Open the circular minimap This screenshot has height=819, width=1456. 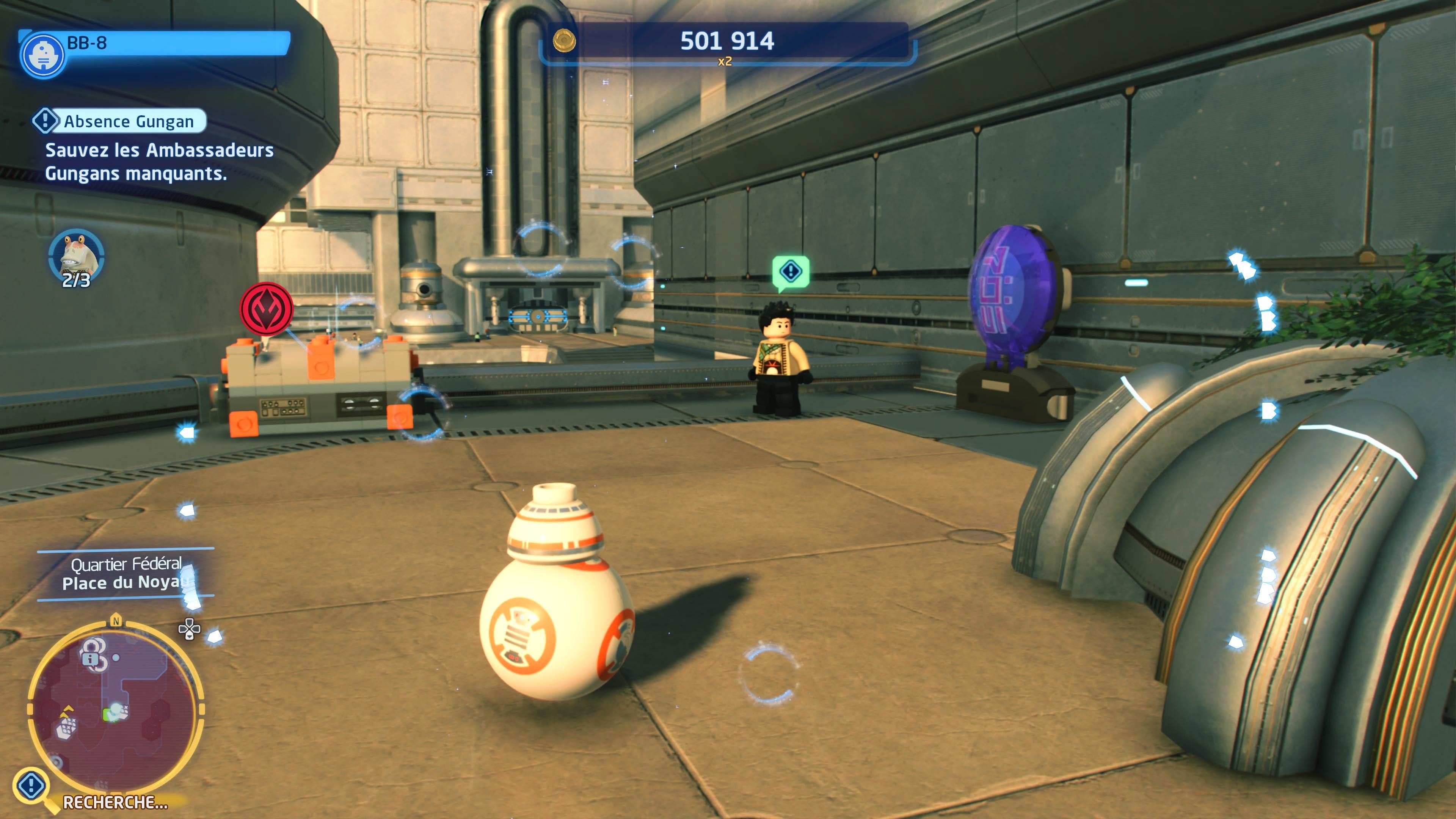pyautogui.click(x=115, y=707)
